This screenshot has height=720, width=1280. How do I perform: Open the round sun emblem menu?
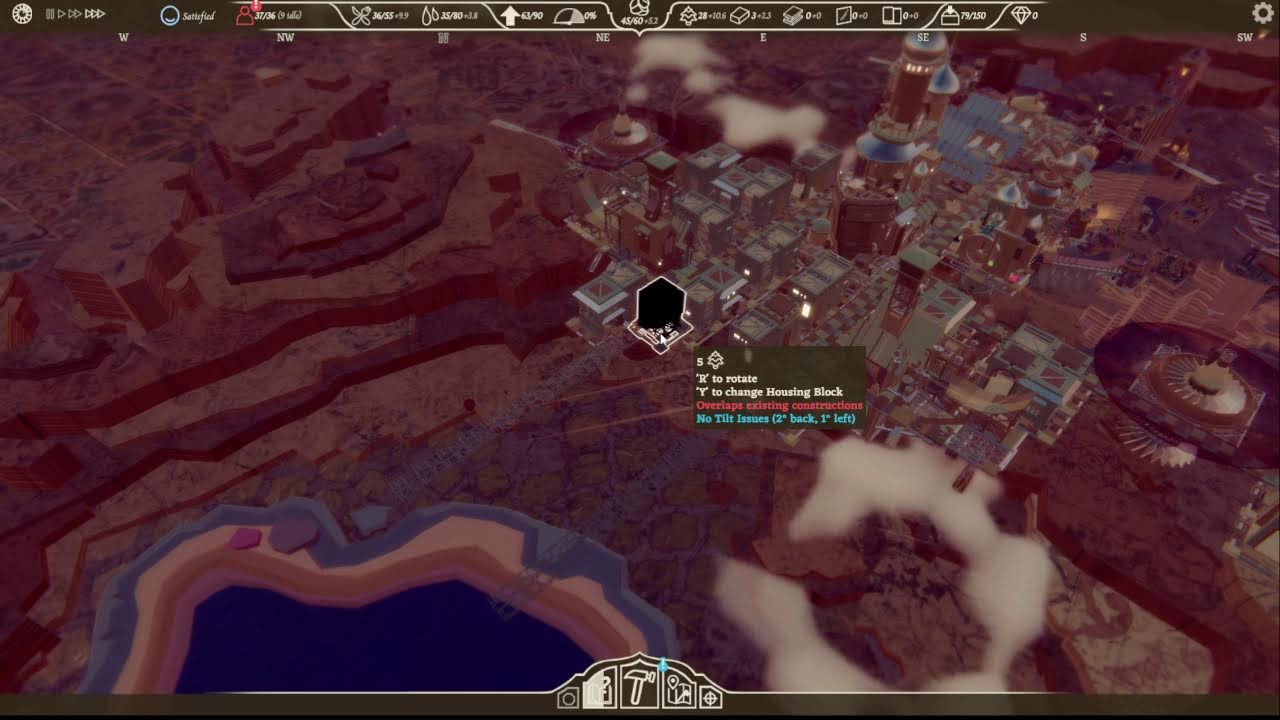[21, 14]
